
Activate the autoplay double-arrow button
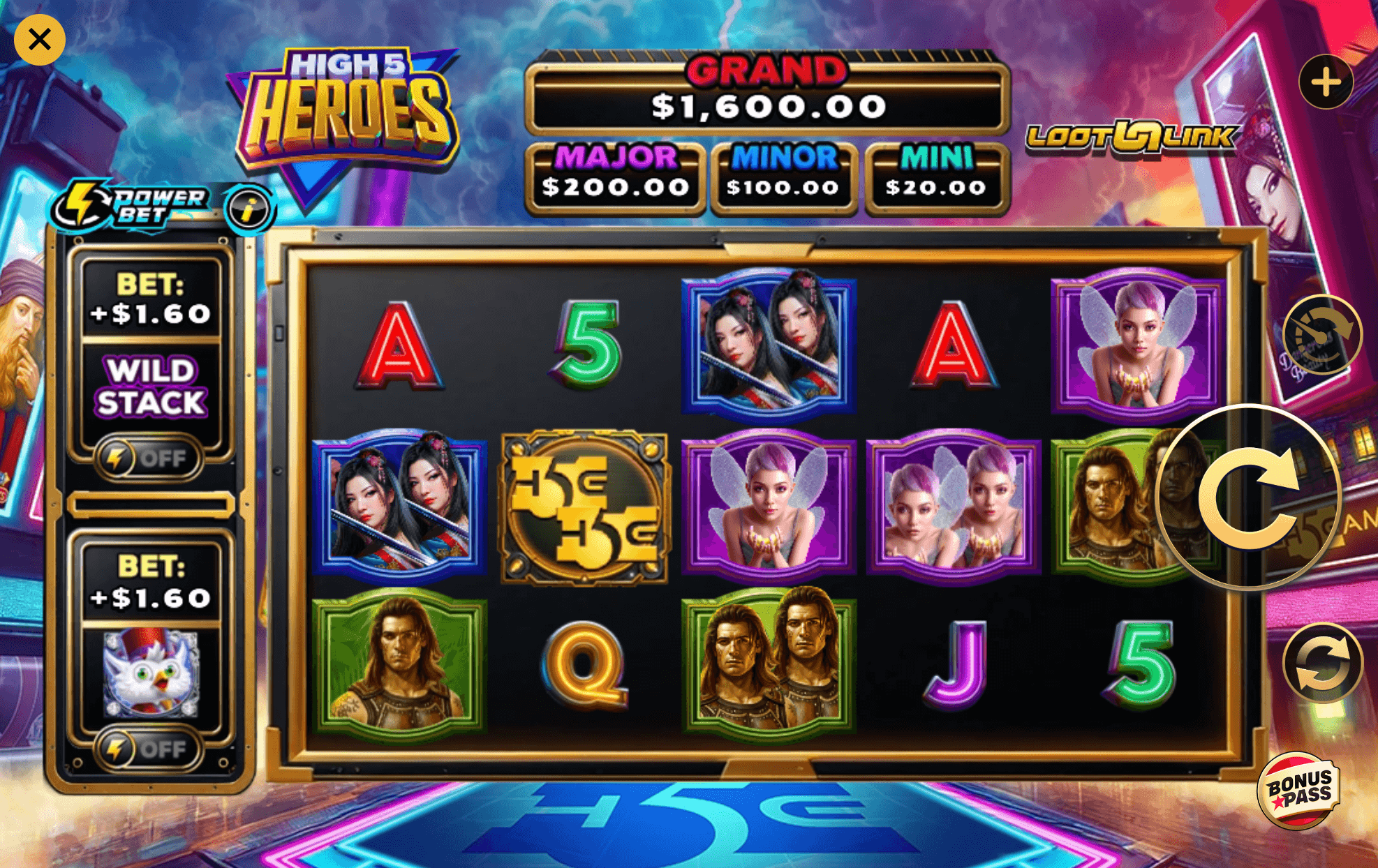coord(1323,663)
